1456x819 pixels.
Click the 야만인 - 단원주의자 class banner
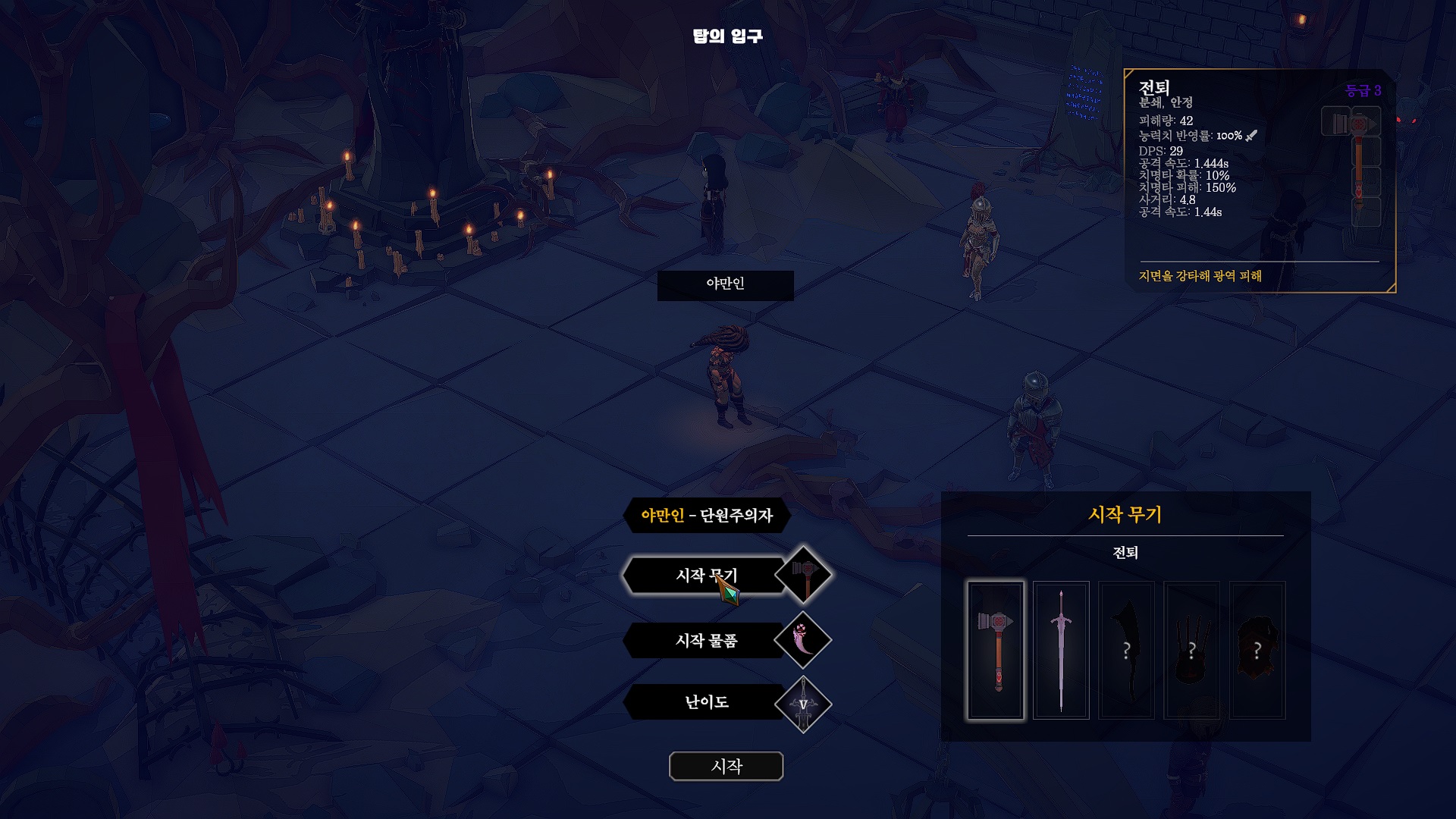point(706,516)
